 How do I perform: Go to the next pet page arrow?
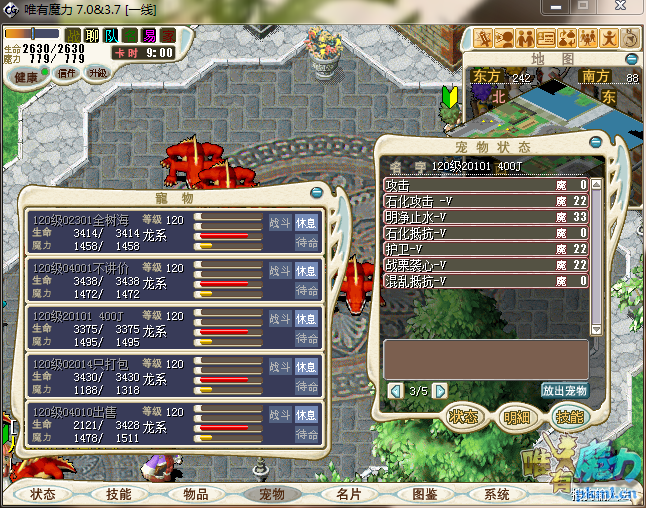coord(436,390)
